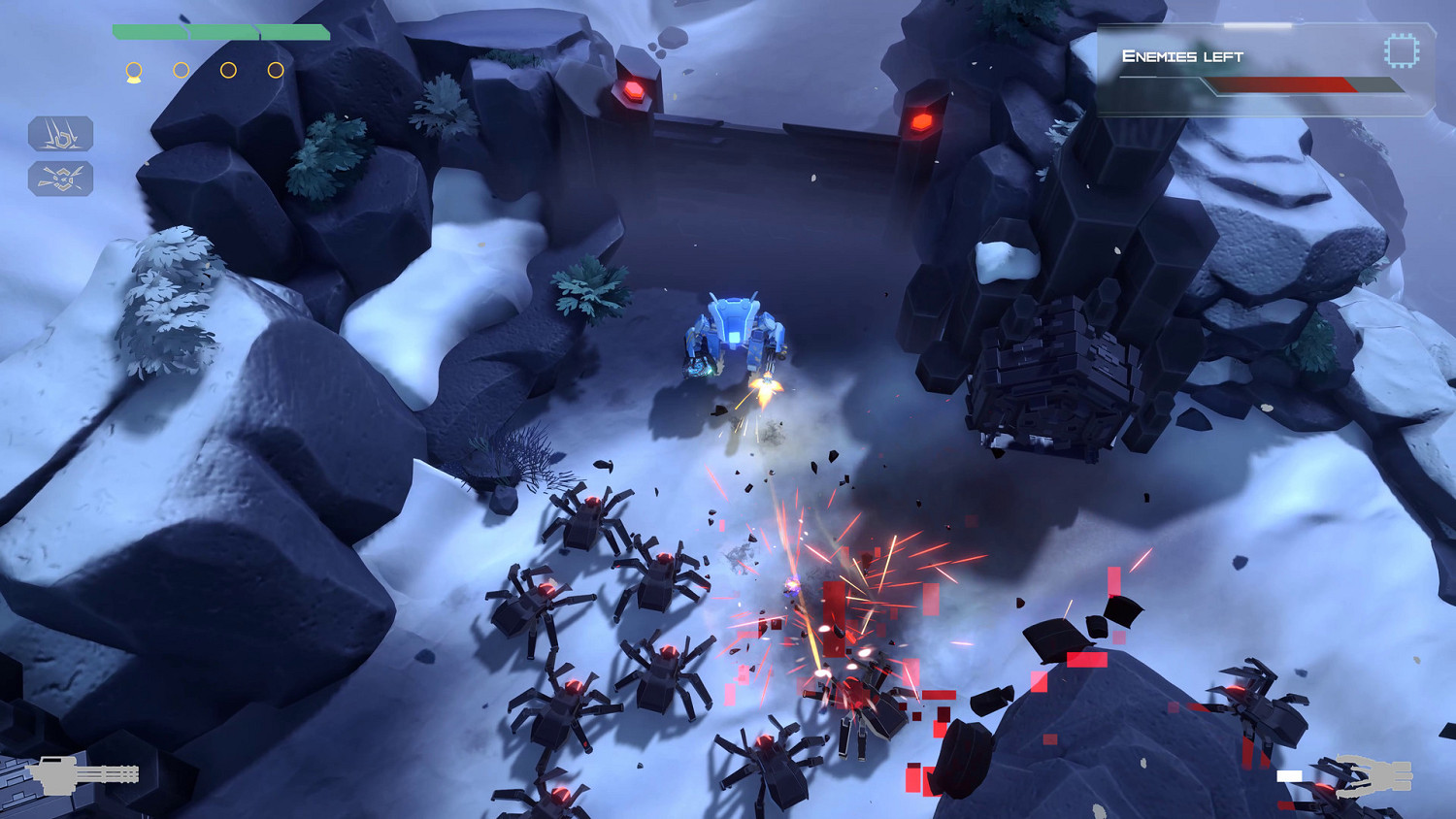Toggle the middle health bar segment

click(x=222, y=31)
